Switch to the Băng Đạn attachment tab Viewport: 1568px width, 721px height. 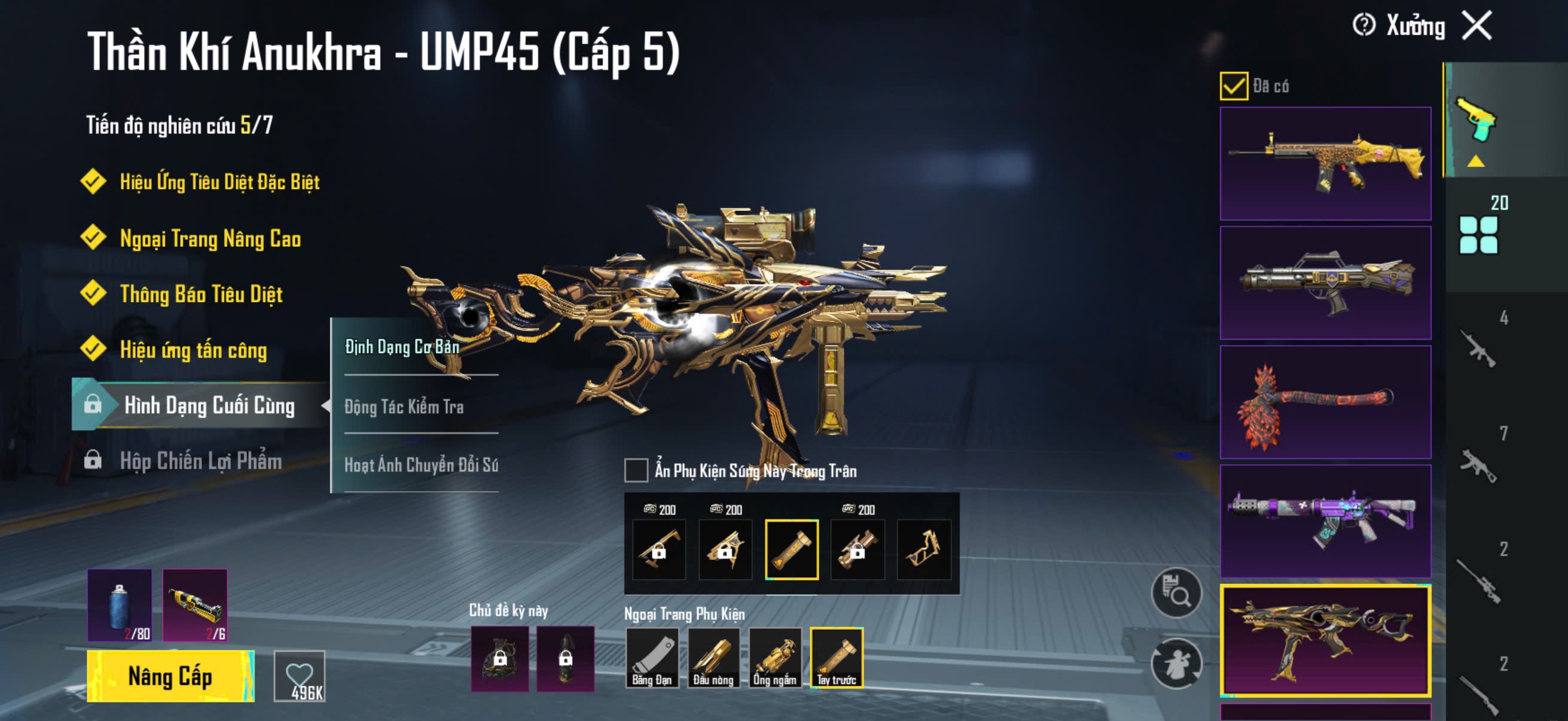[651, 657]
